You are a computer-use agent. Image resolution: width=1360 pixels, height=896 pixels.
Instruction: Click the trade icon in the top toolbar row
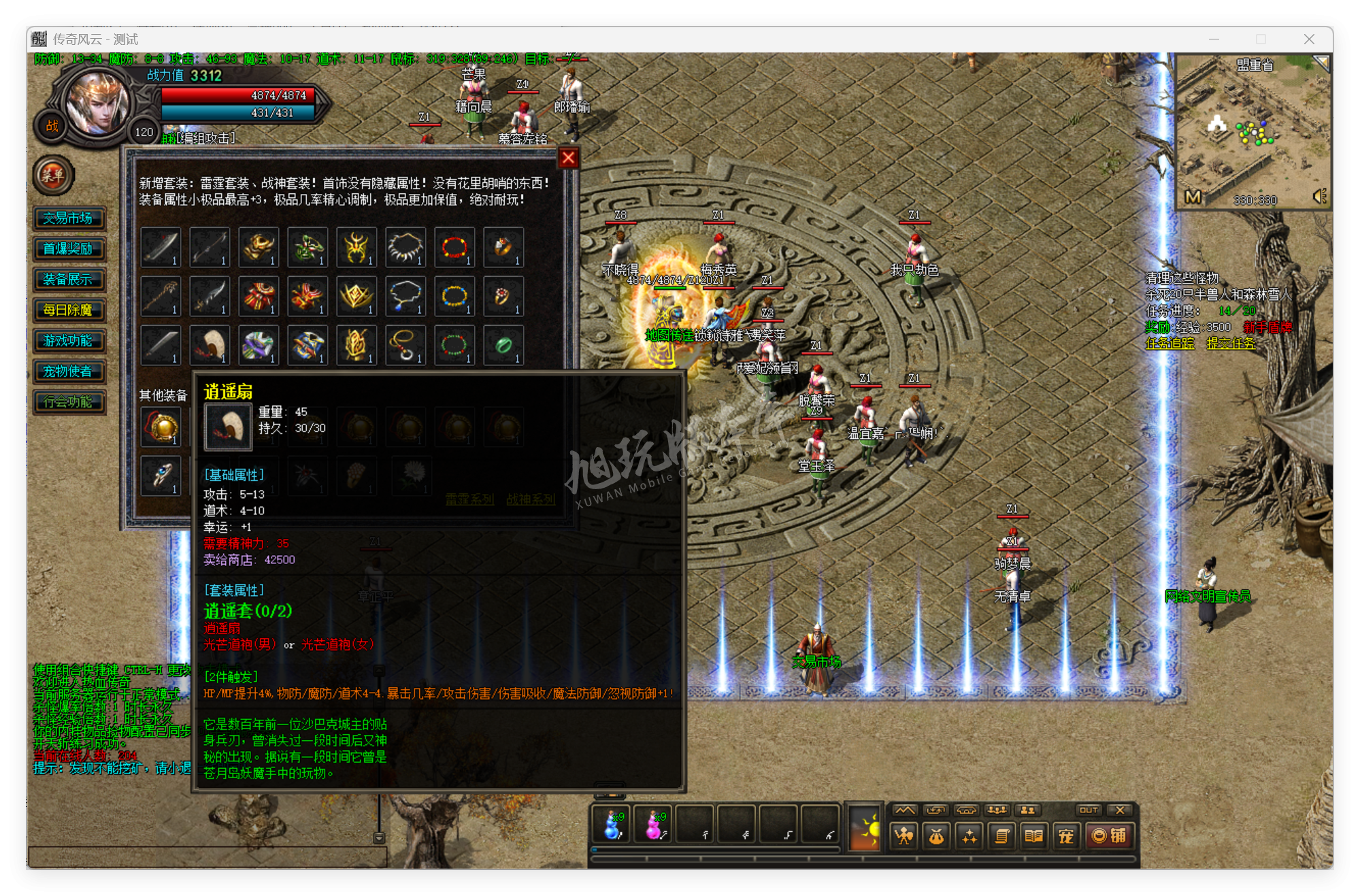(937, 810)
